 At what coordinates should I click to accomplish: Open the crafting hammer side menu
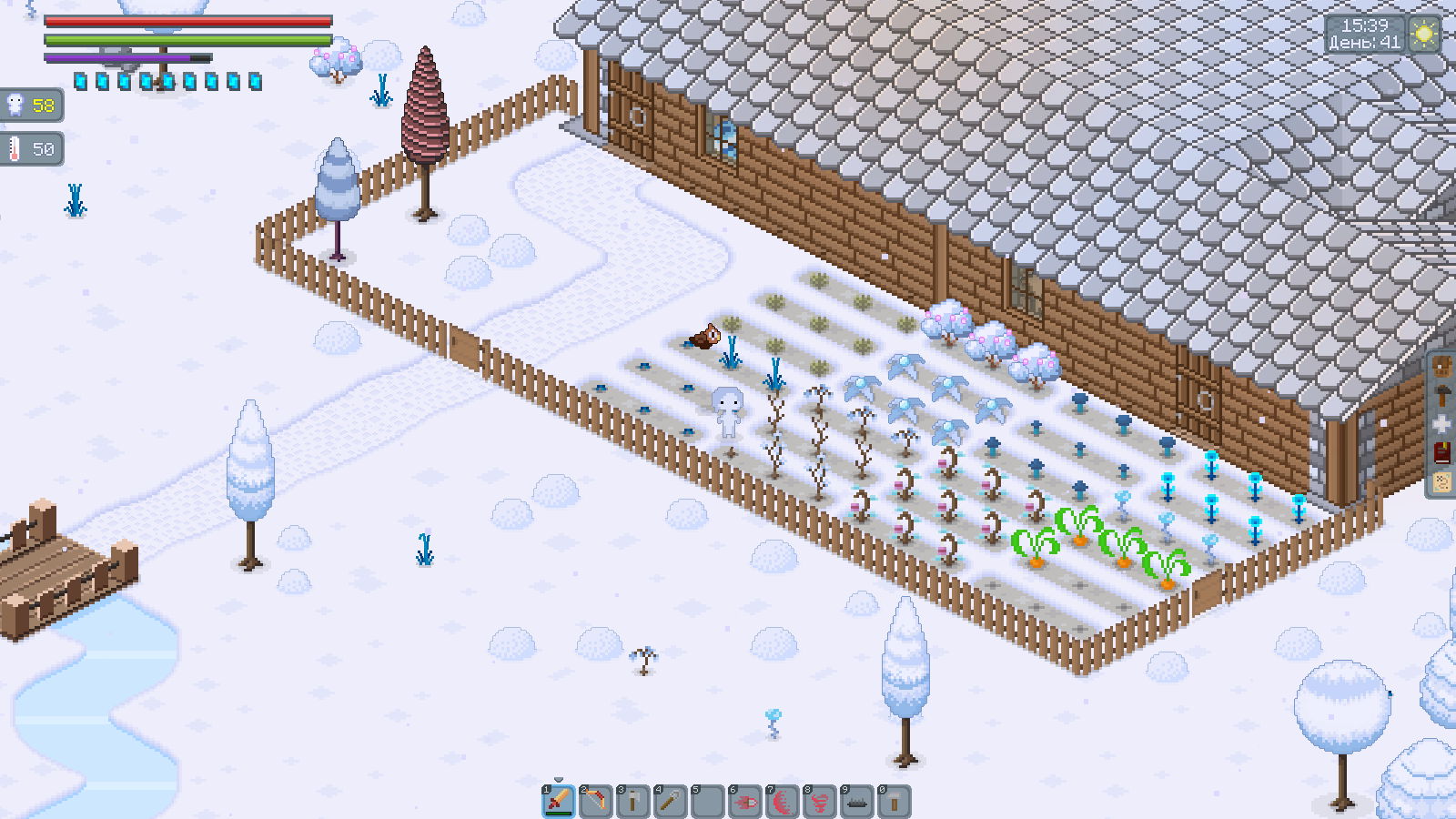(1442, 396)
